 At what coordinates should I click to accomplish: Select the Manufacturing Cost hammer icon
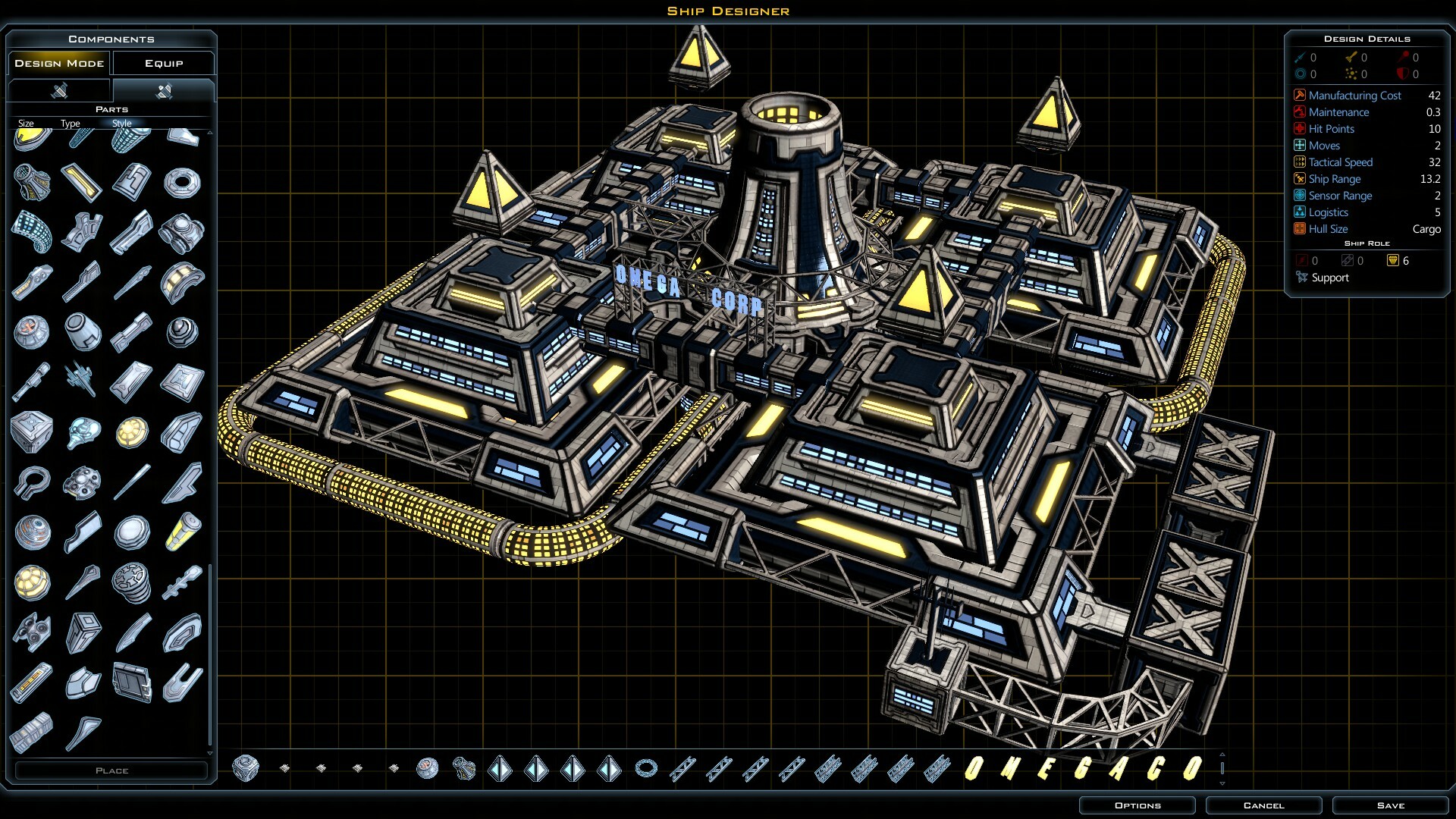(x=1298, y=95)
